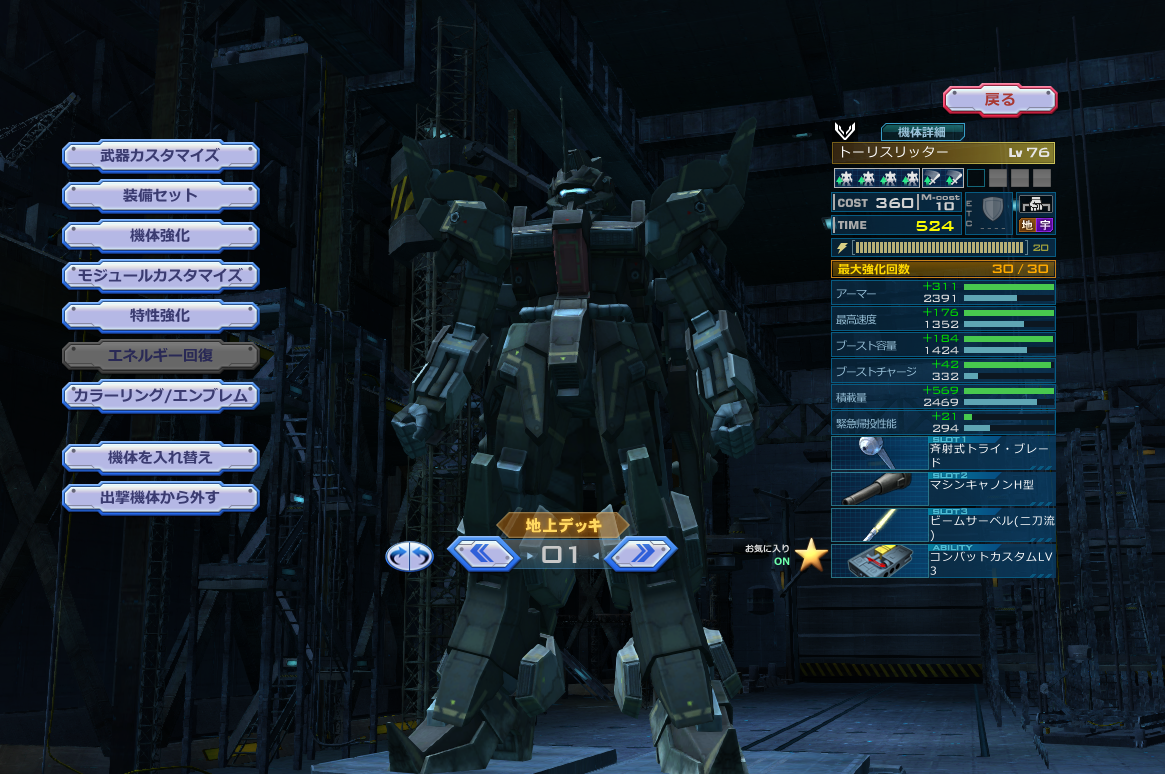Click the エネルギー回復 button
This screenshot has width=1165, height=774.
click(x=160, y=355)
